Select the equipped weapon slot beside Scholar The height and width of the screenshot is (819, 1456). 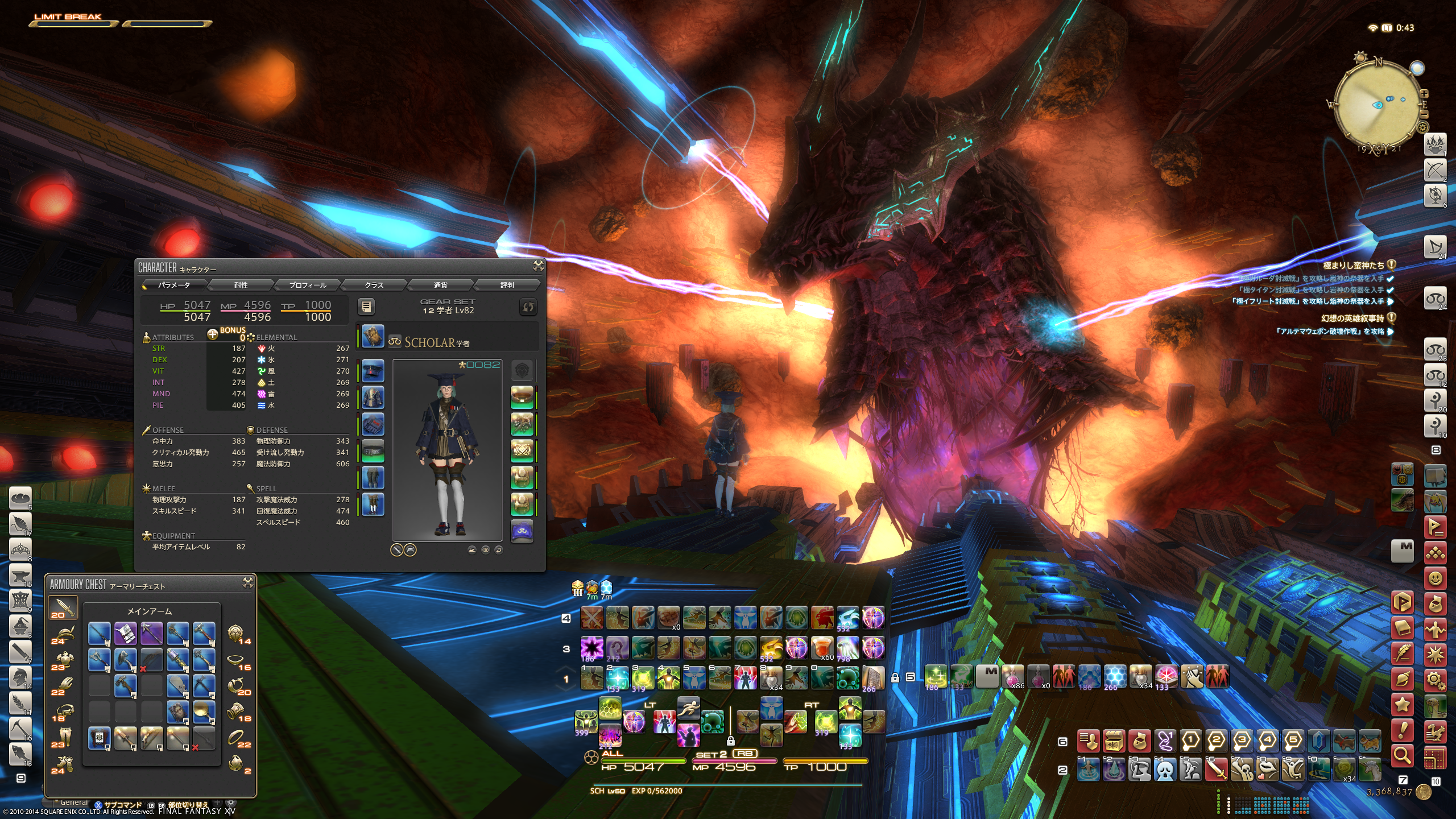373,336
